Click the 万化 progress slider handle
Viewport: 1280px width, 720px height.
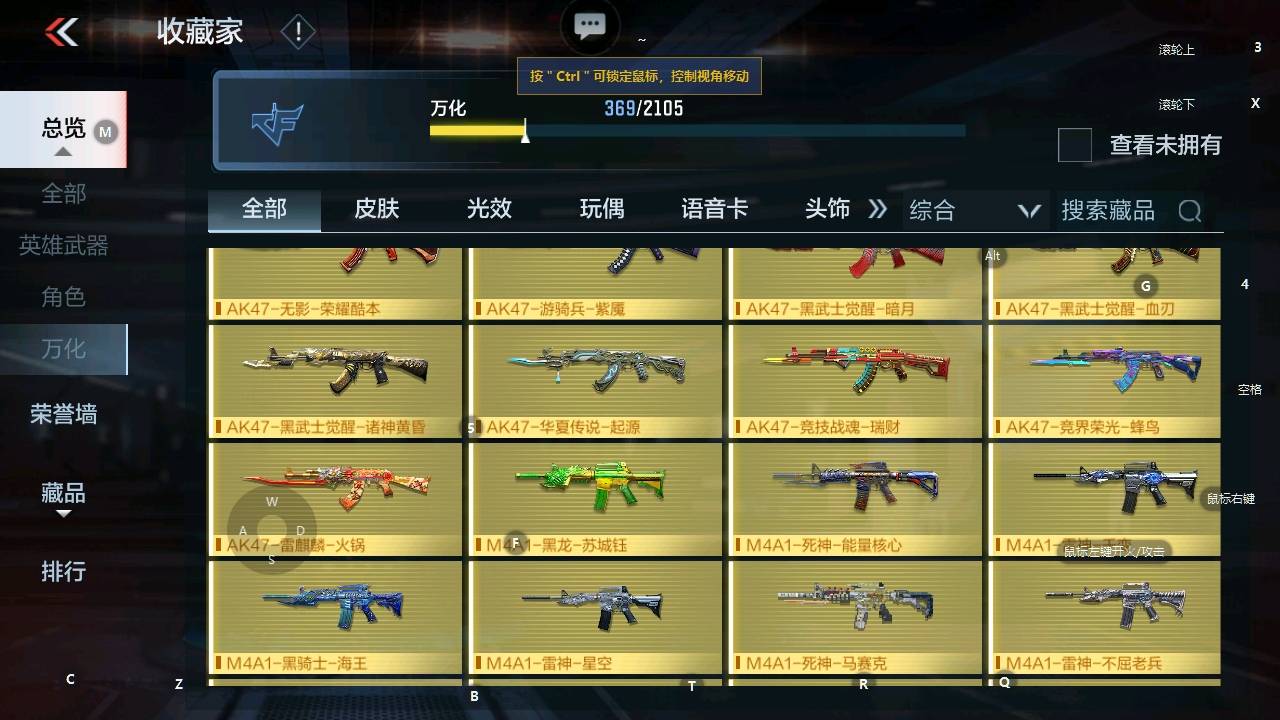tap(524, 134)
